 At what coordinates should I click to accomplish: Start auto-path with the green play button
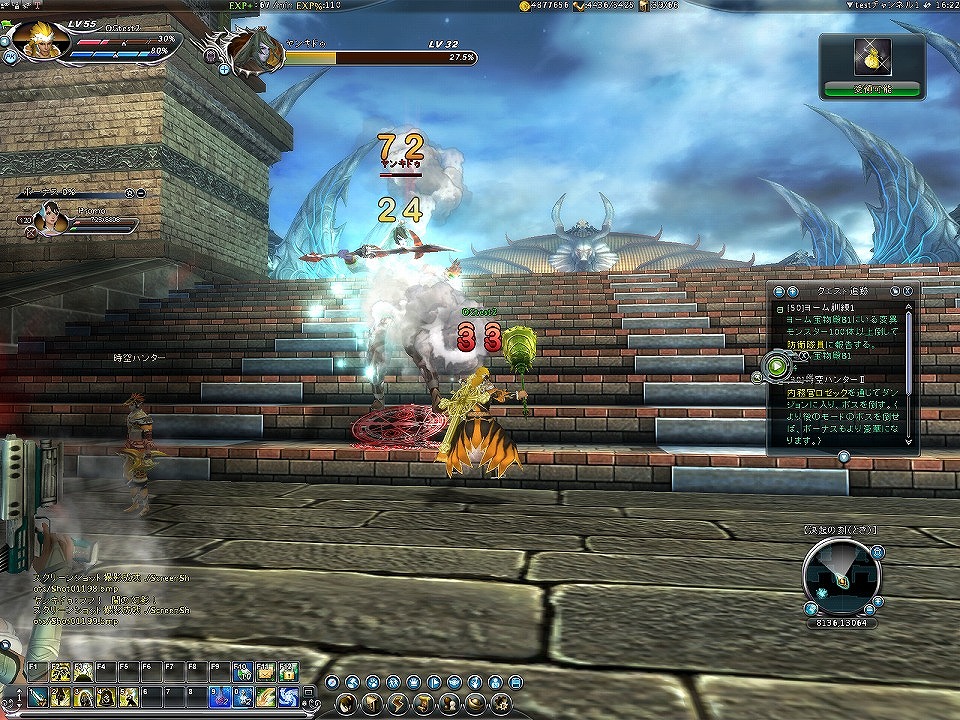click(777, 366)
